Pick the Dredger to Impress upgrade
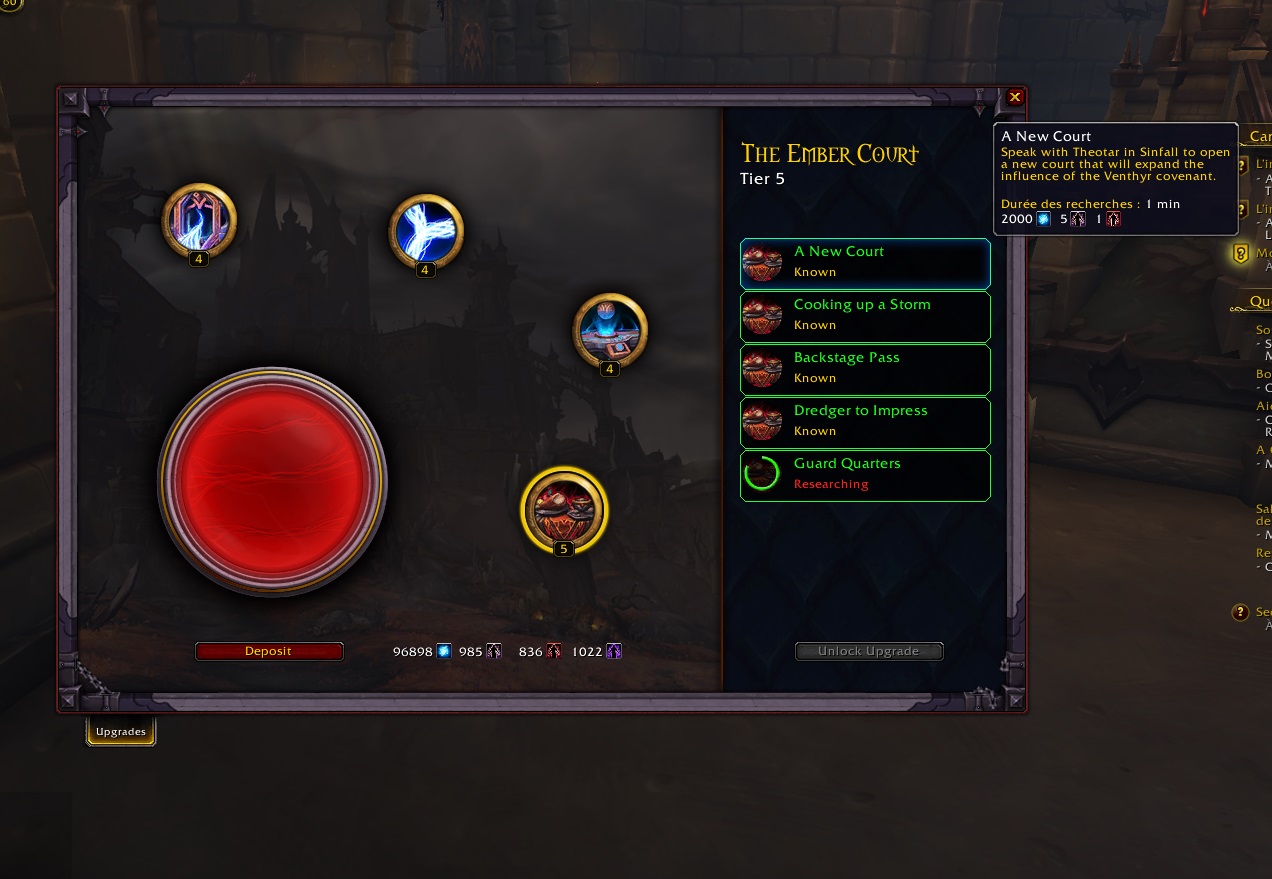1272x879 pixels. (865, 422)
